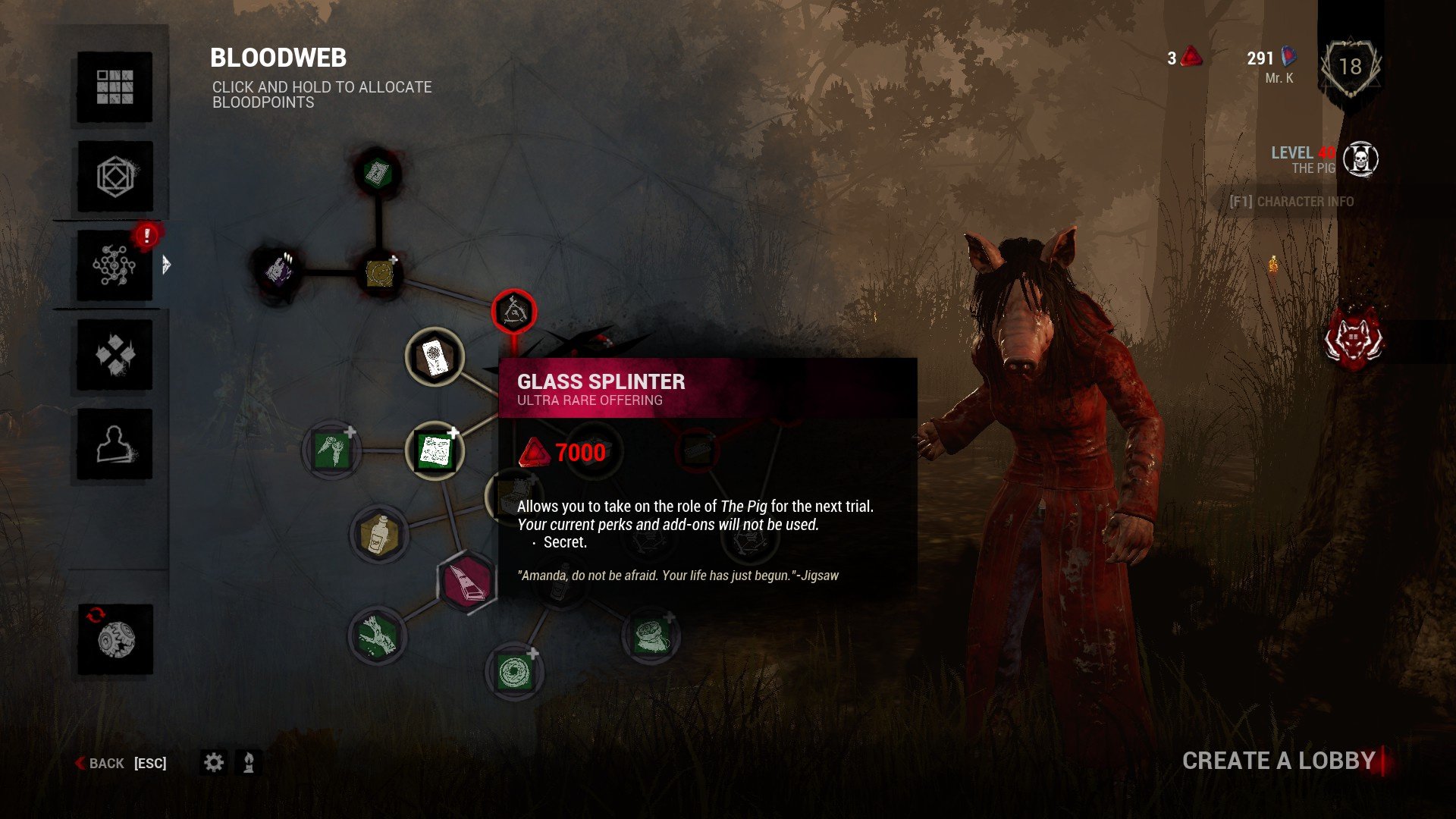1456x819 pixels.
Task: Open the character silhouette tab
Action: tap(115, 444)
